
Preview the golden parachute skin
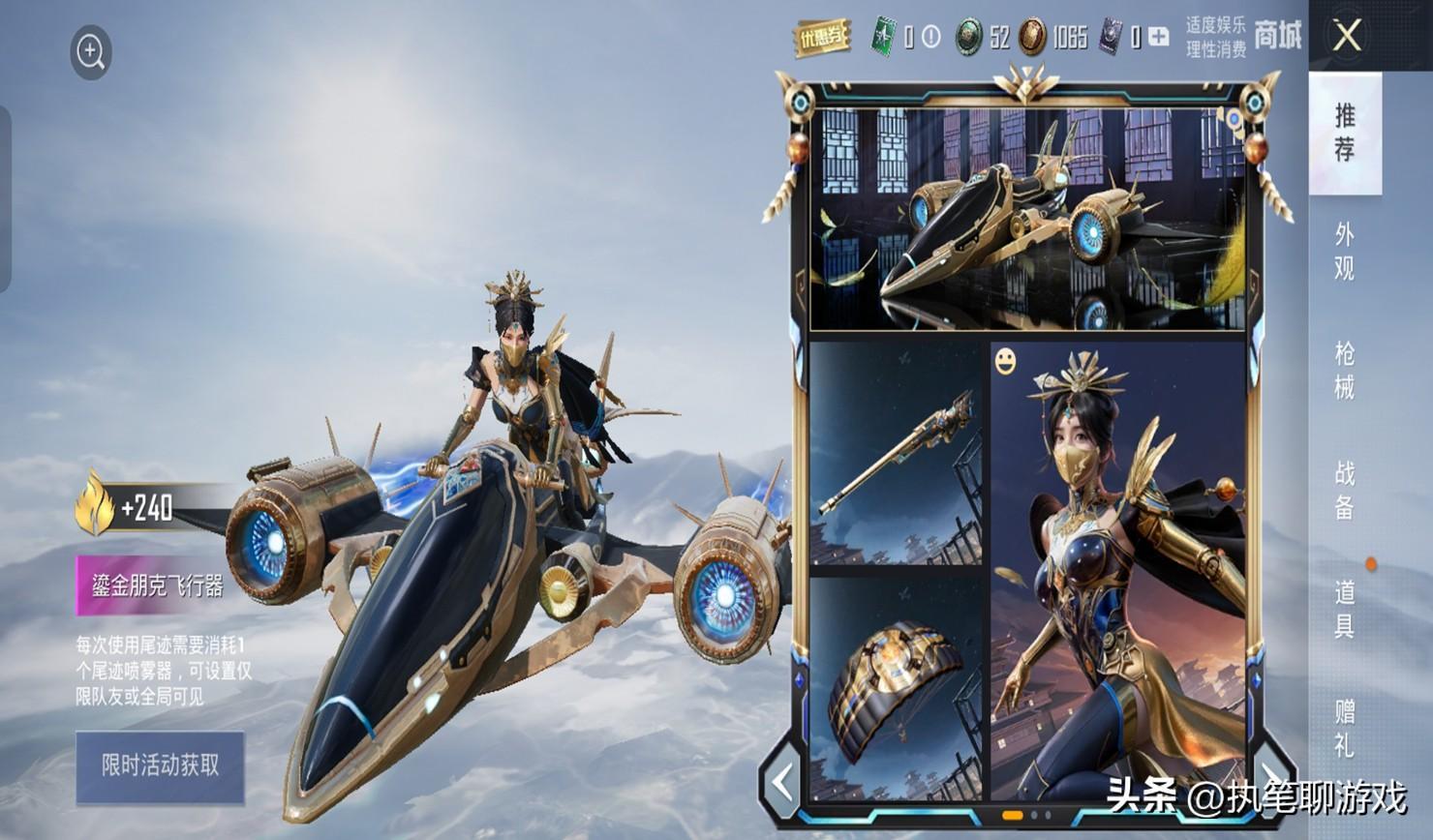click(896, 689)
